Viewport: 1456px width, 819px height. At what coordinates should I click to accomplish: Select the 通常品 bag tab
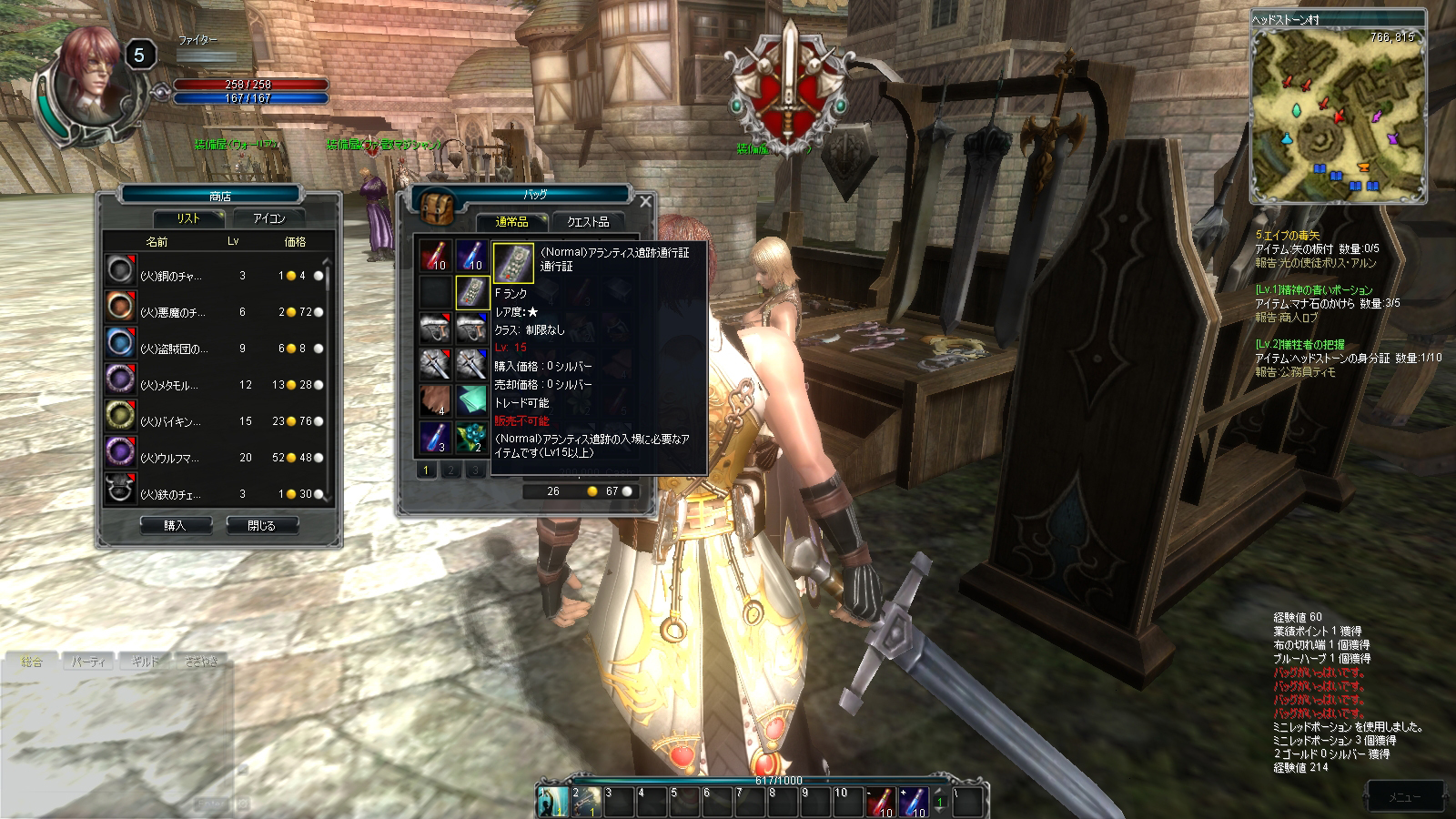(511, 221)
